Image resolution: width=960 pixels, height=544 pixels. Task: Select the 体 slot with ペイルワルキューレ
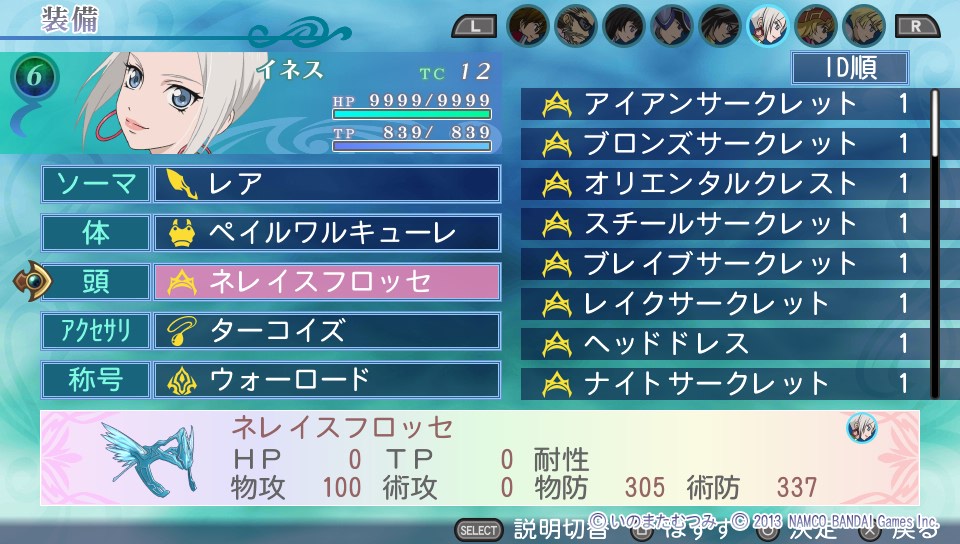(326, 233)
